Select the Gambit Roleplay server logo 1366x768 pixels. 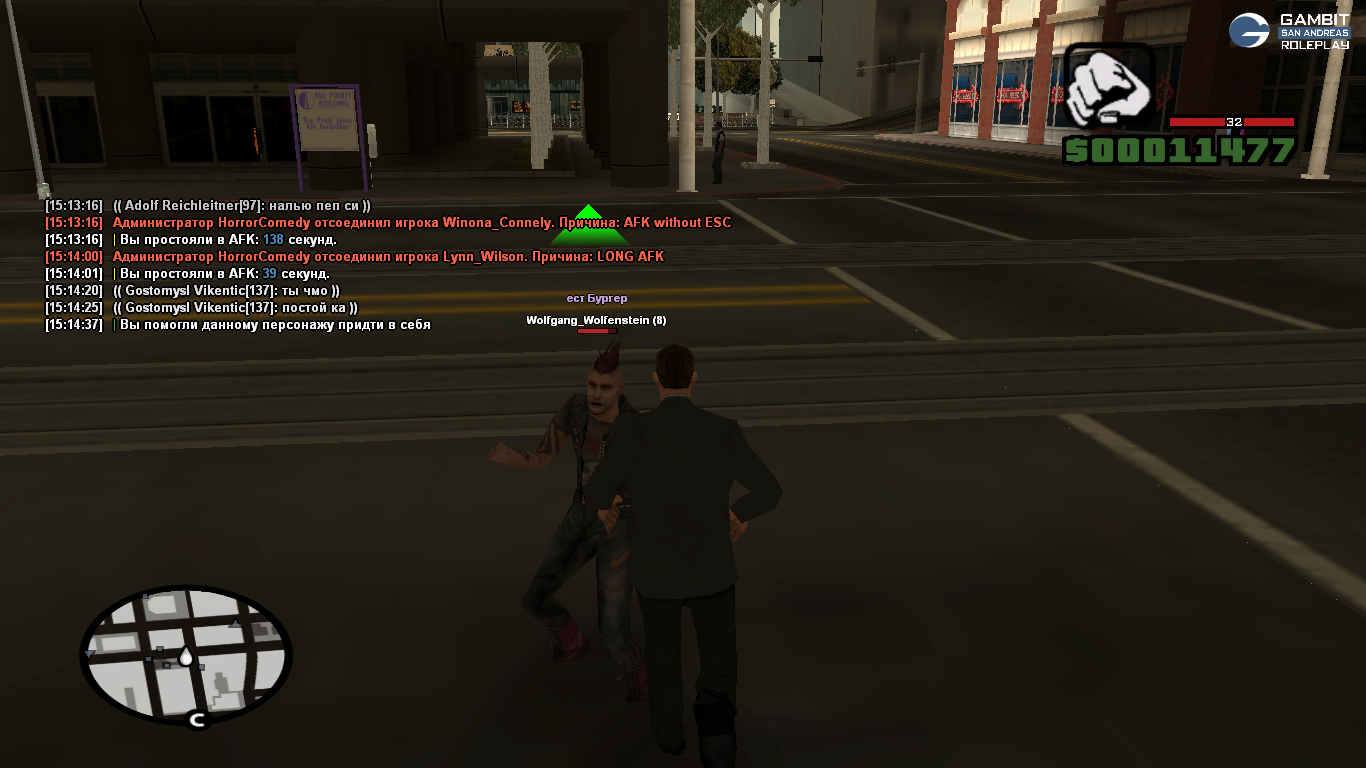[1289, 31]
